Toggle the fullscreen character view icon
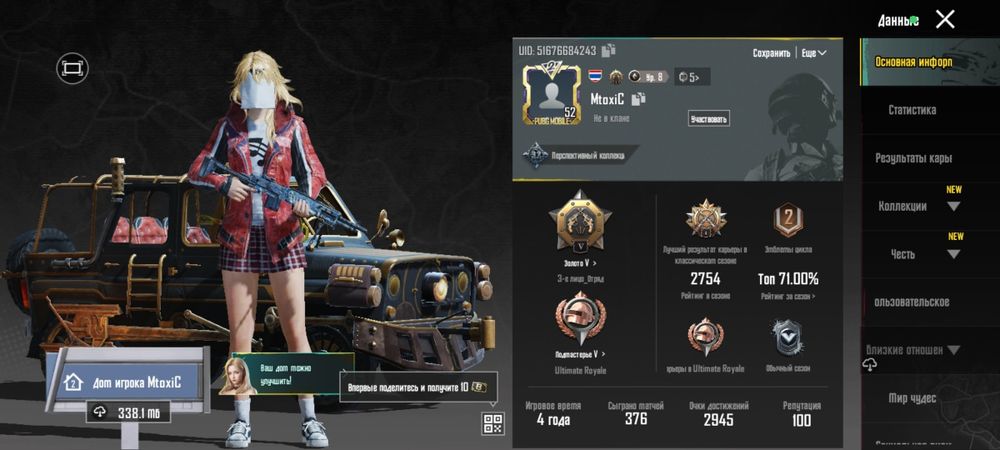Image resolution: width=1000 pixels, height=450 pixels. click(x=72, y=68)
